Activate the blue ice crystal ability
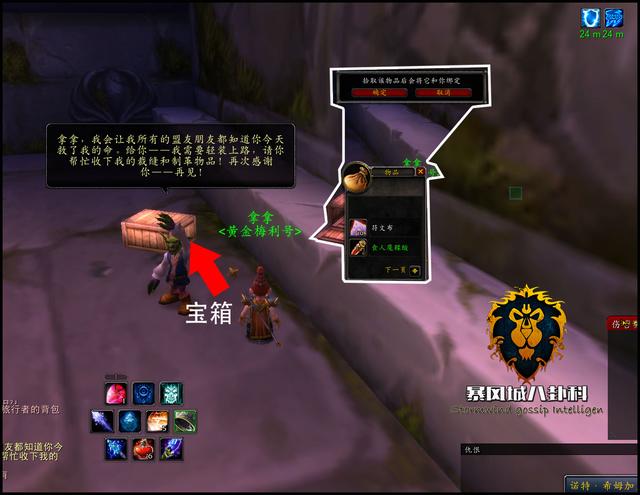Viewport: 640px width, 495px height. [x=130, y=421]
